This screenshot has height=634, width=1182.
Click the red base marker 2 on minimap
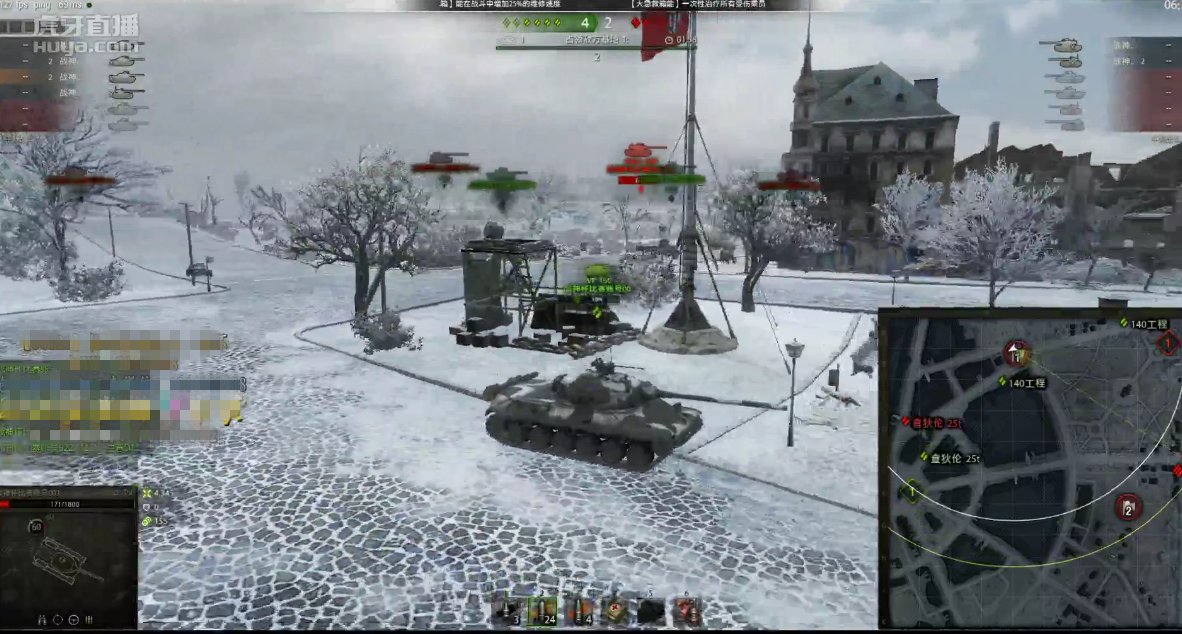point(1128,506)
